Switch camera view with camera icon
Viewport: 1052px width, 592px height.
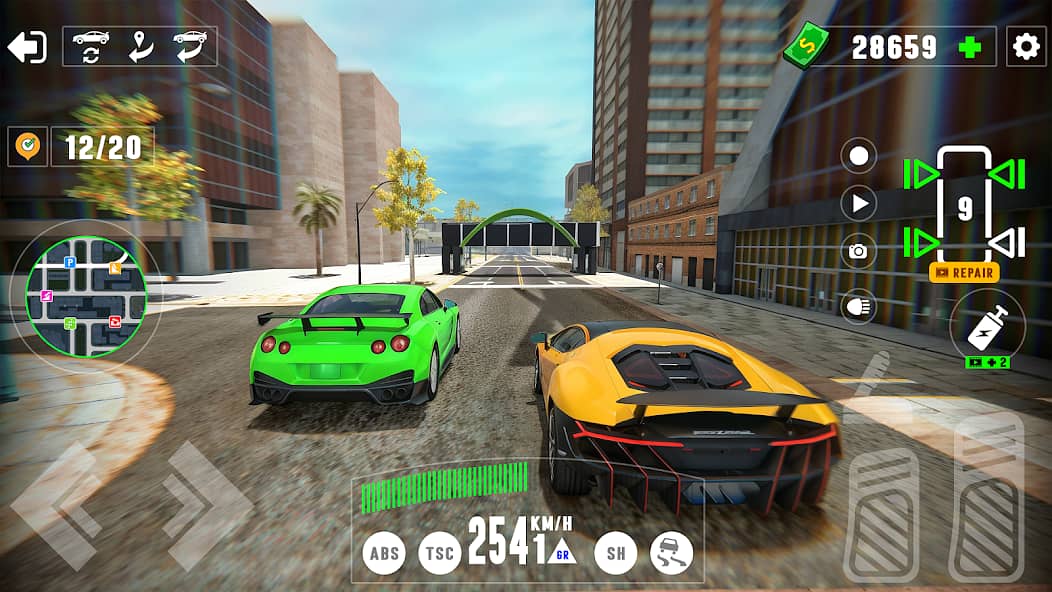point(858,252)
